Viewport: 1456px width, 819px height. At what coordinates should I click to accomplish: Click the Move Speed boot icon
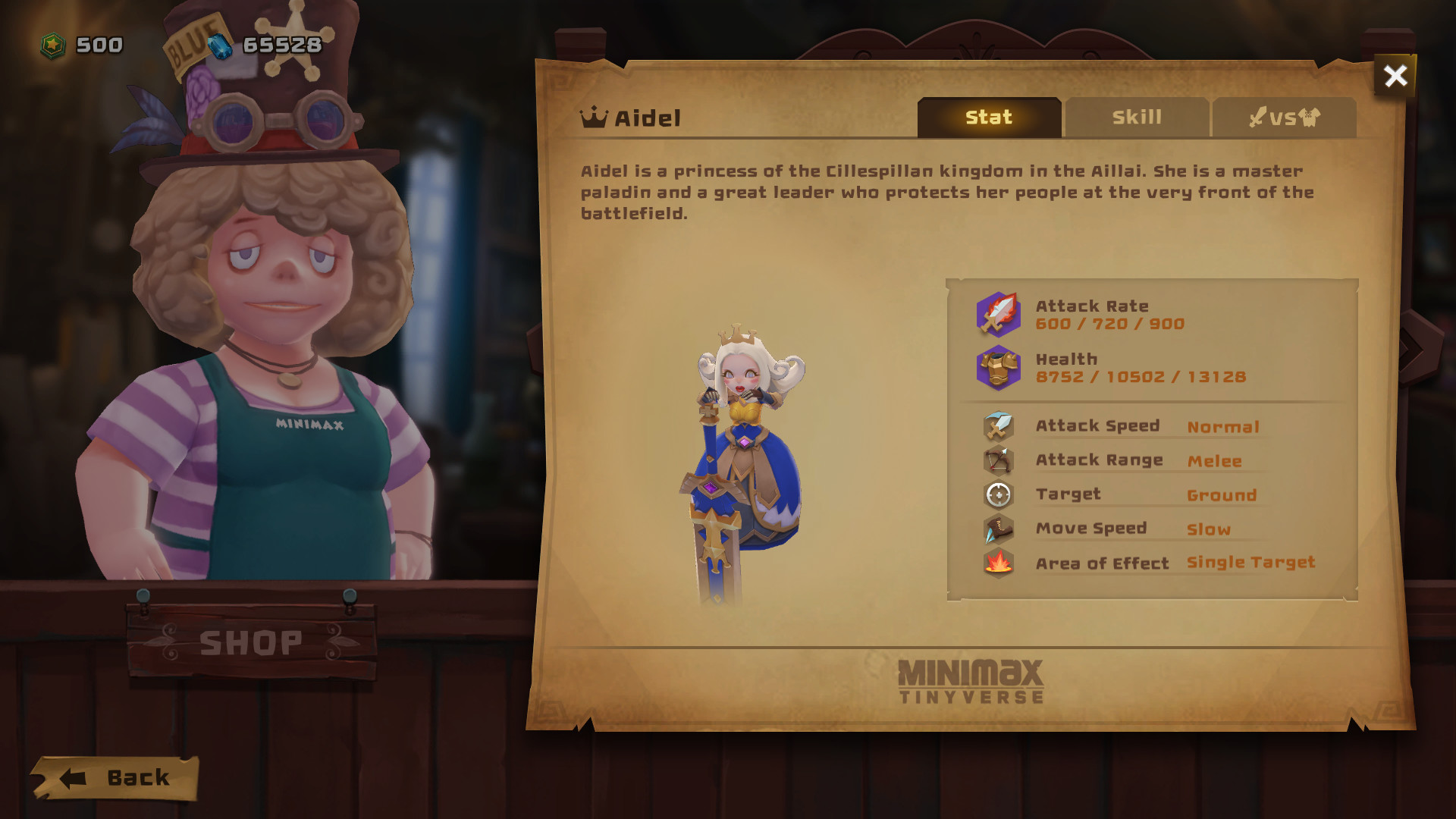pos(998,529)
